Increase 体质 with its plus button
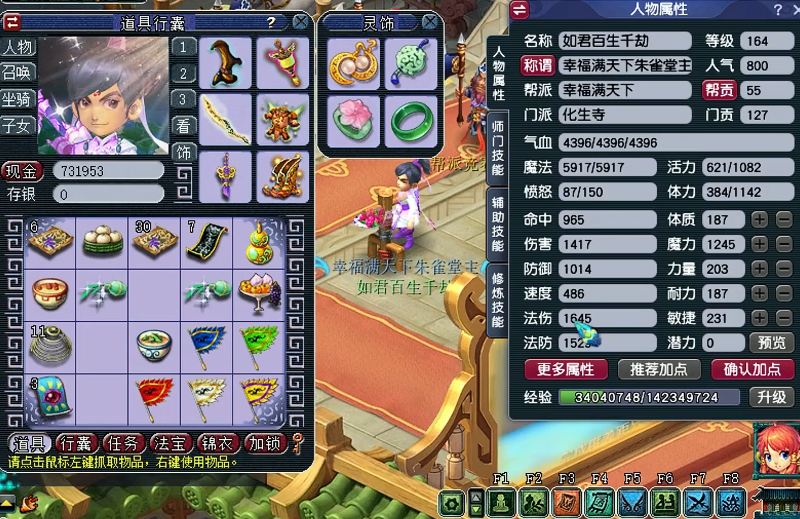This screenshot has width=800, height=519. pyautogui.click(x=760, y=219)
